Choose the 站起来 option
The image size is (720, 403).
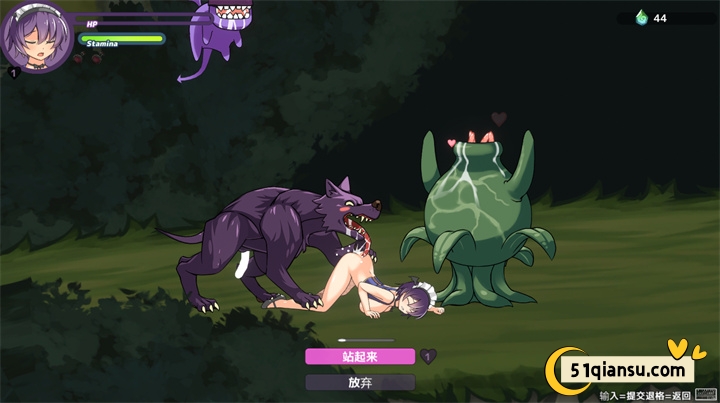tap(360, 356)
